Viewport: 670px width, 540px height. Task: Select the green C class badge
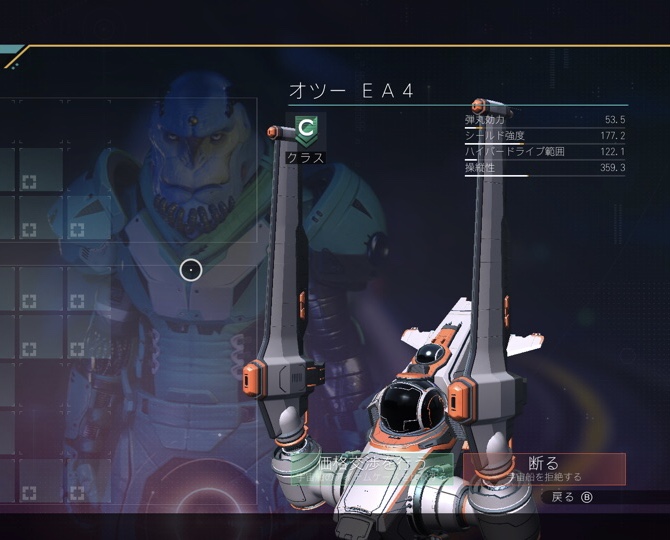pos(306,128)
